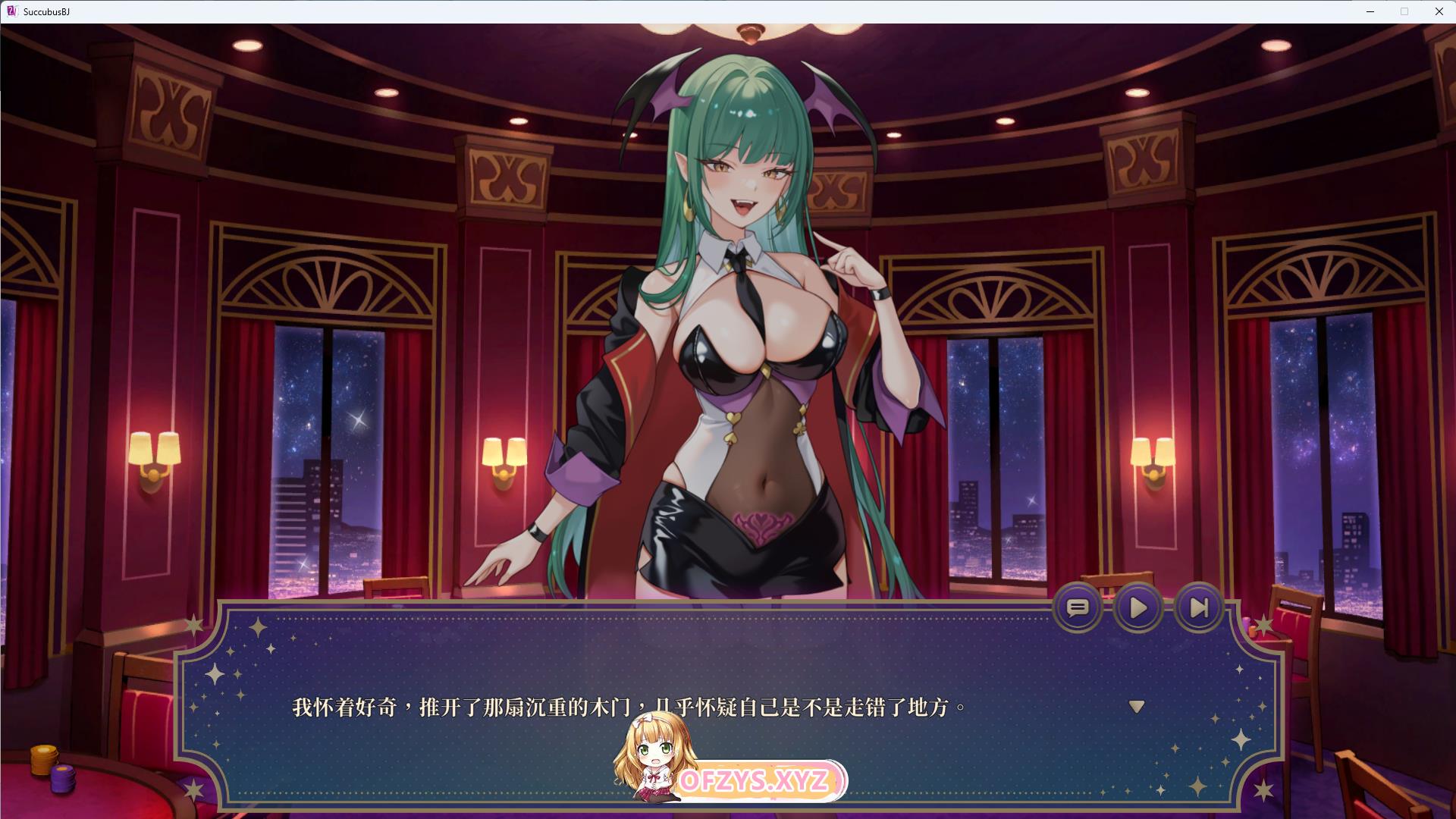The width and height of the screenshot is (1456, 819).
Task: Open the dialogue log speech-bubble button
Action: click(x=1078, y=607)
